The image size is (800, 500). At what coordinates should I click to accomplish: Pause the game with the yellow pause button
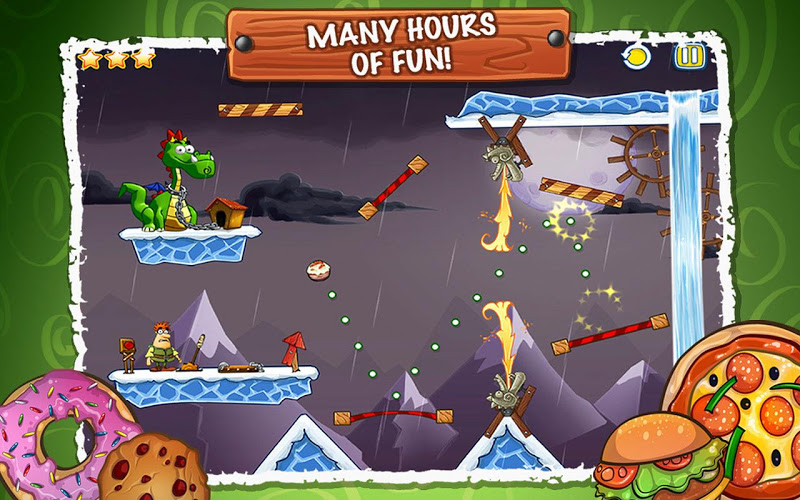pyautogui.click(x=689, y=56)
